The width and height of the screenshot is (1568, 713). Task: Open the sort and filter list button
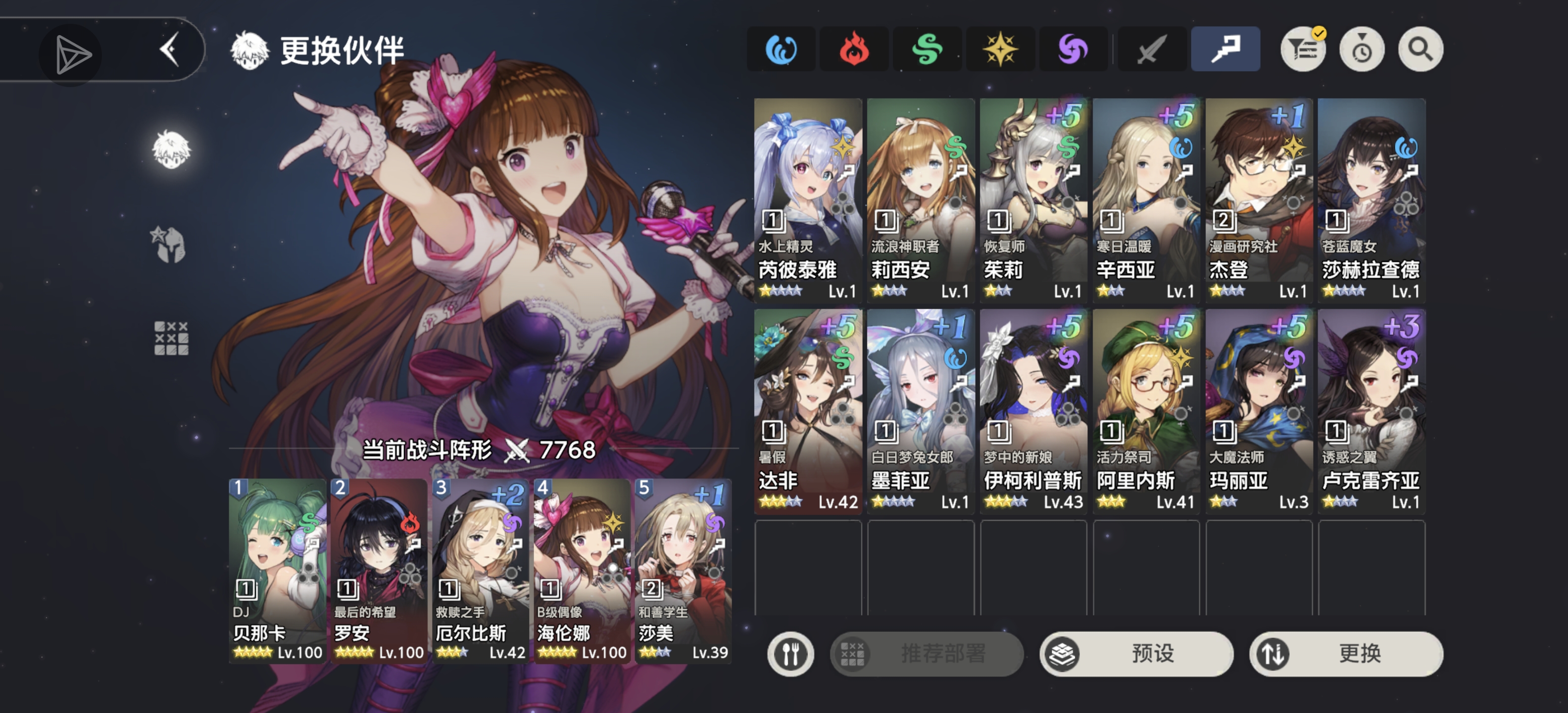(x=1303, y=50)
